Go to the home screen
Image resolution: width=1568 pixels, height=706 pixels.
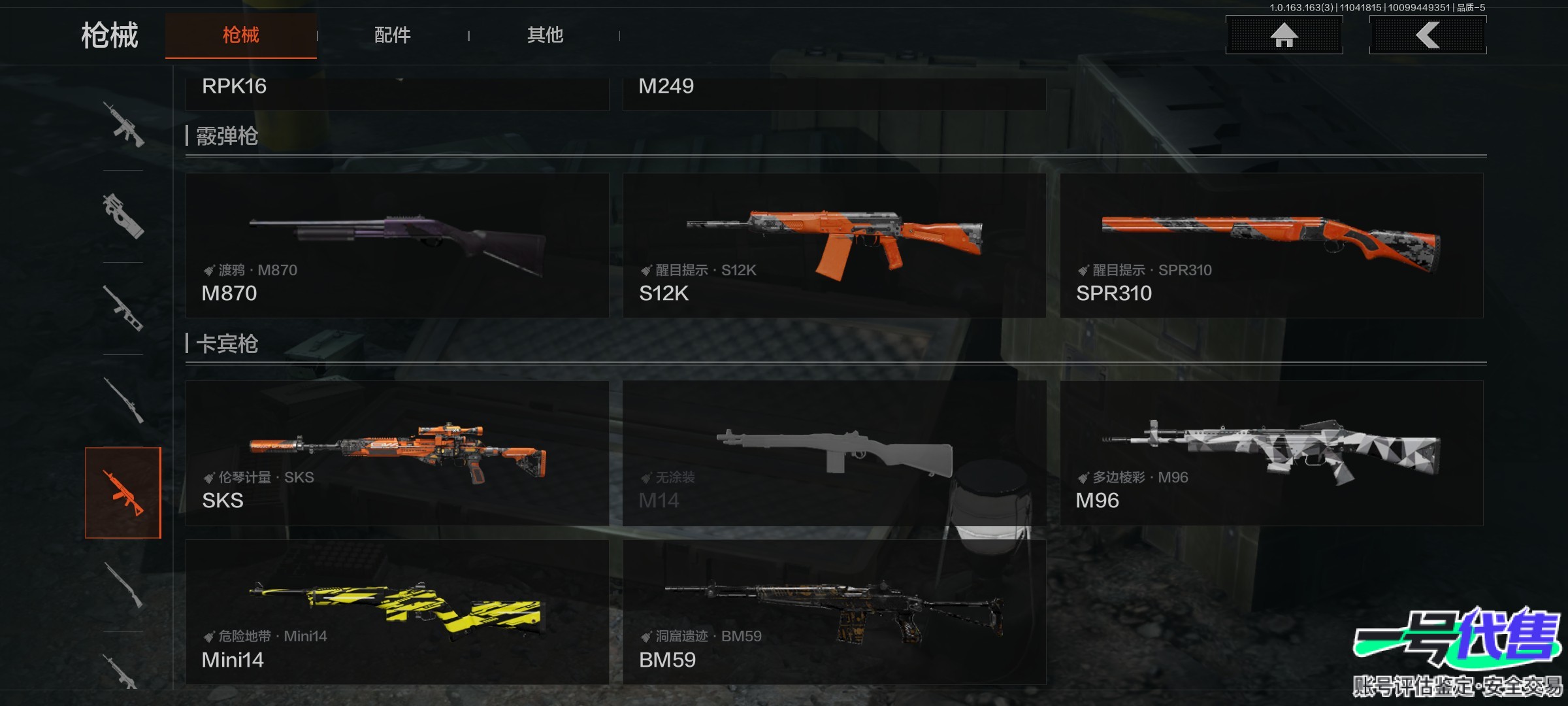click(x=1284, y=35)
